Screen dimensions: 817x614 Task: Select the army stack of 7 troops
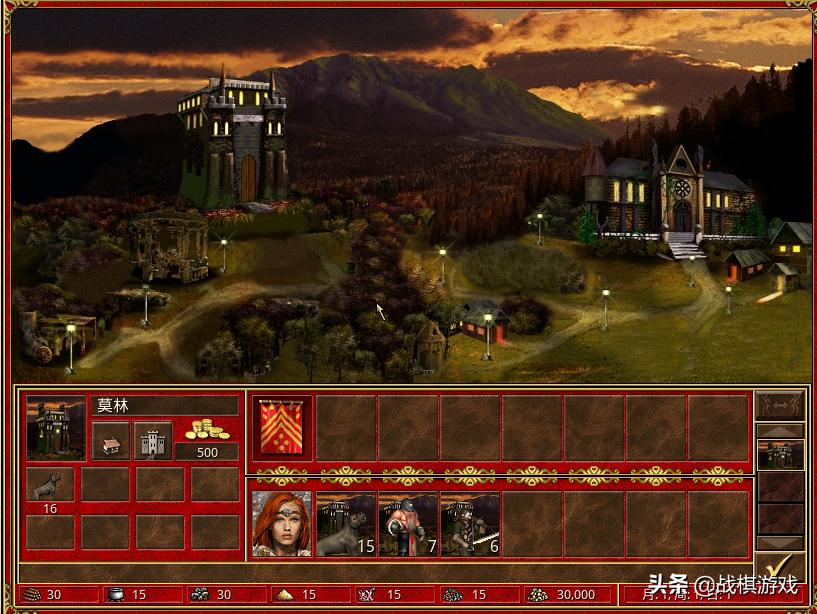[x=407, y=523]
